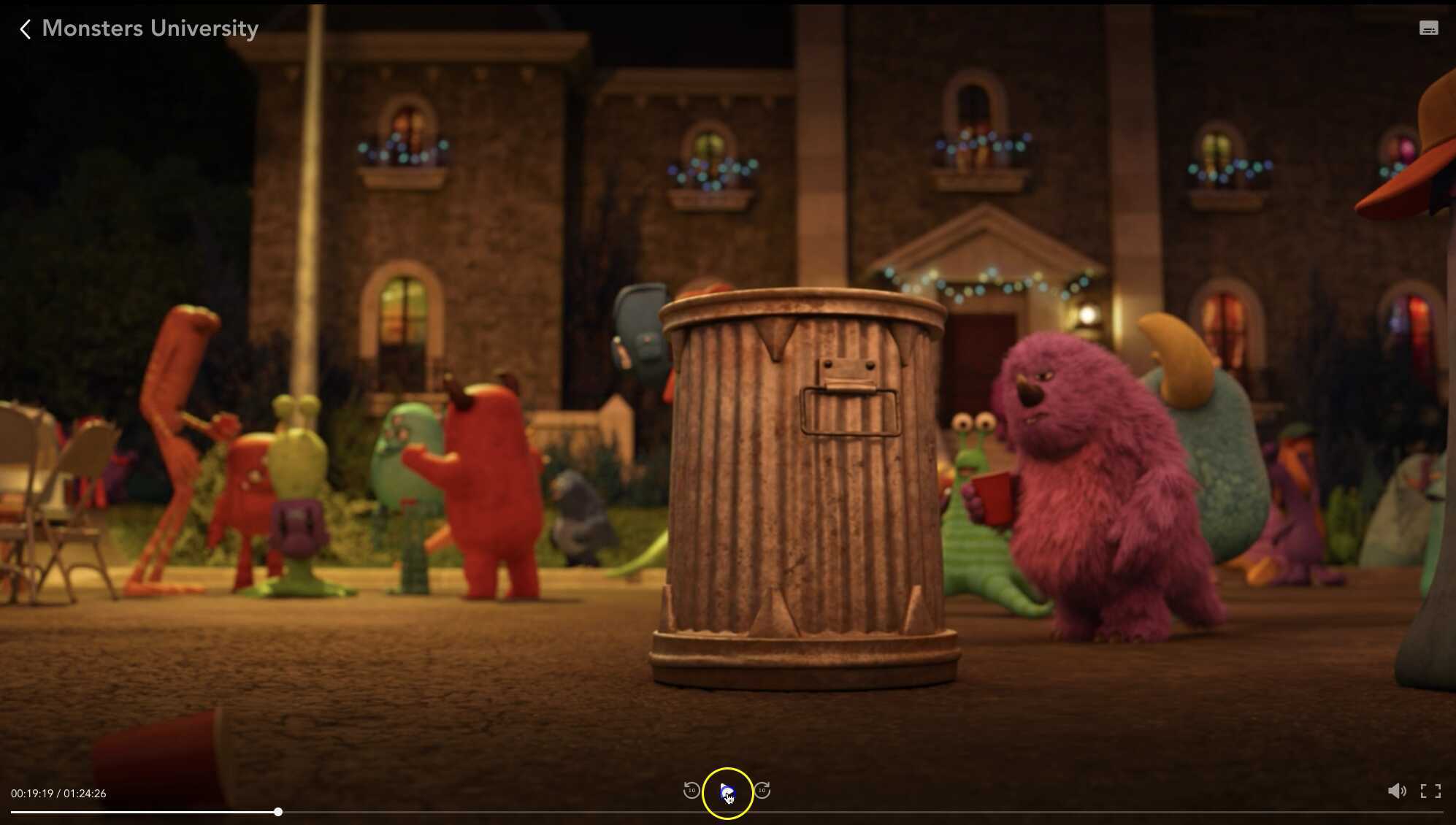Click the 00:19:19 elapsed time display
1456x825 pixels.
click(x=33, y=793)
